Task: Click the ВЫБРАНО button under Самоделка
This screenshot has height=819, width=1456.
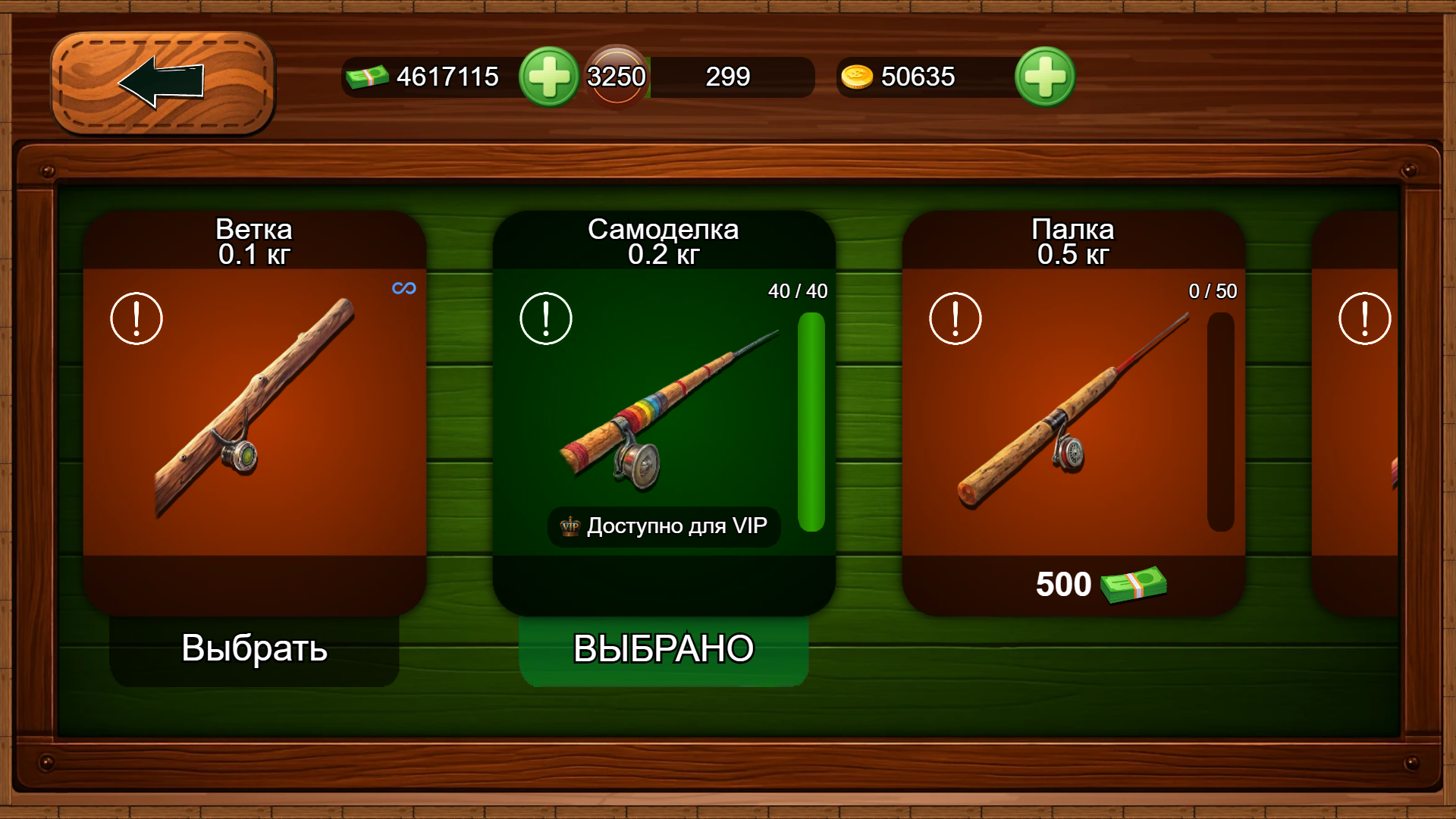Action: [x=663, y=648]
